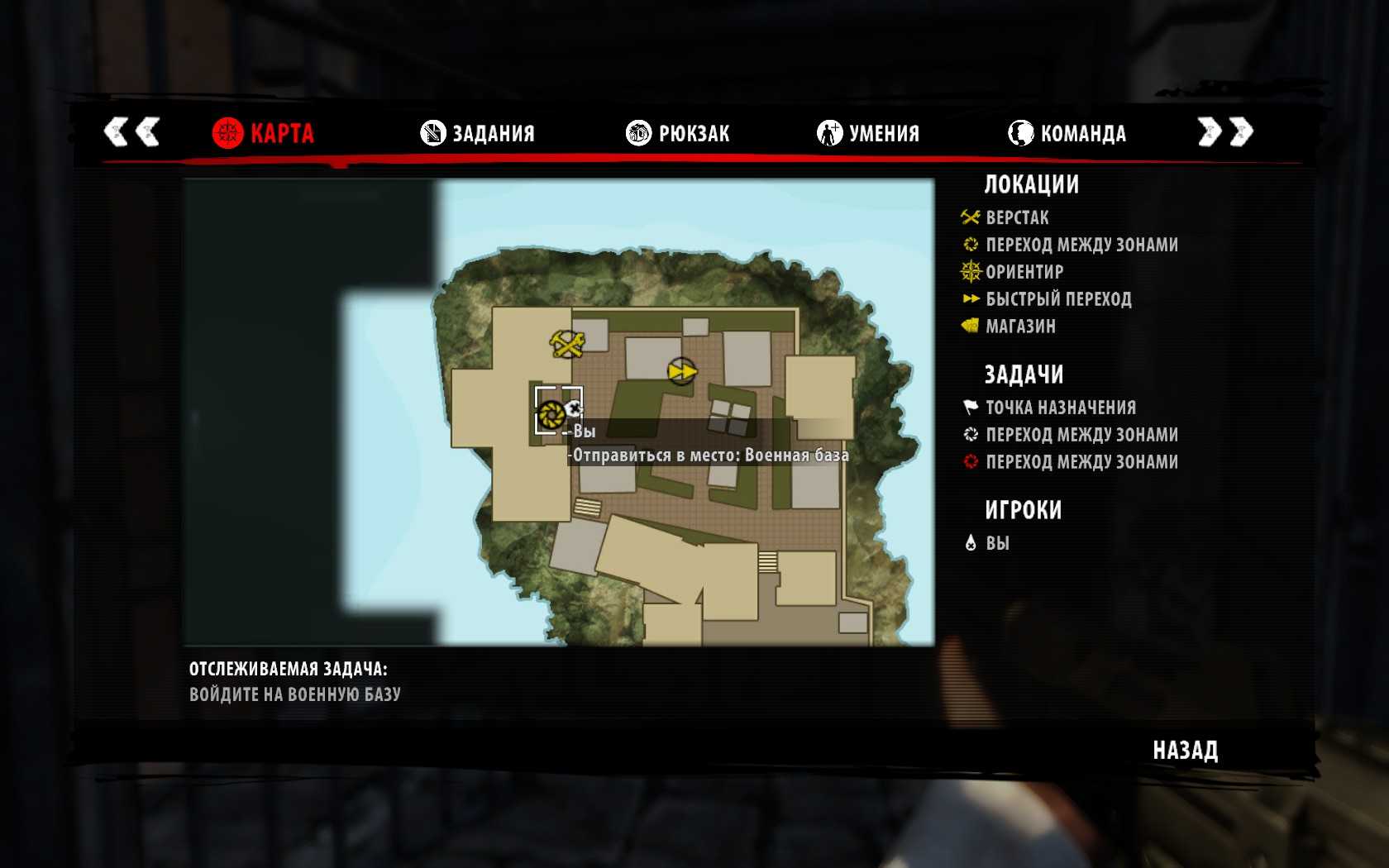Open the Рюкзак inventory tab
The height and width of the screenshot is (868, 1389).
(678, 133)
